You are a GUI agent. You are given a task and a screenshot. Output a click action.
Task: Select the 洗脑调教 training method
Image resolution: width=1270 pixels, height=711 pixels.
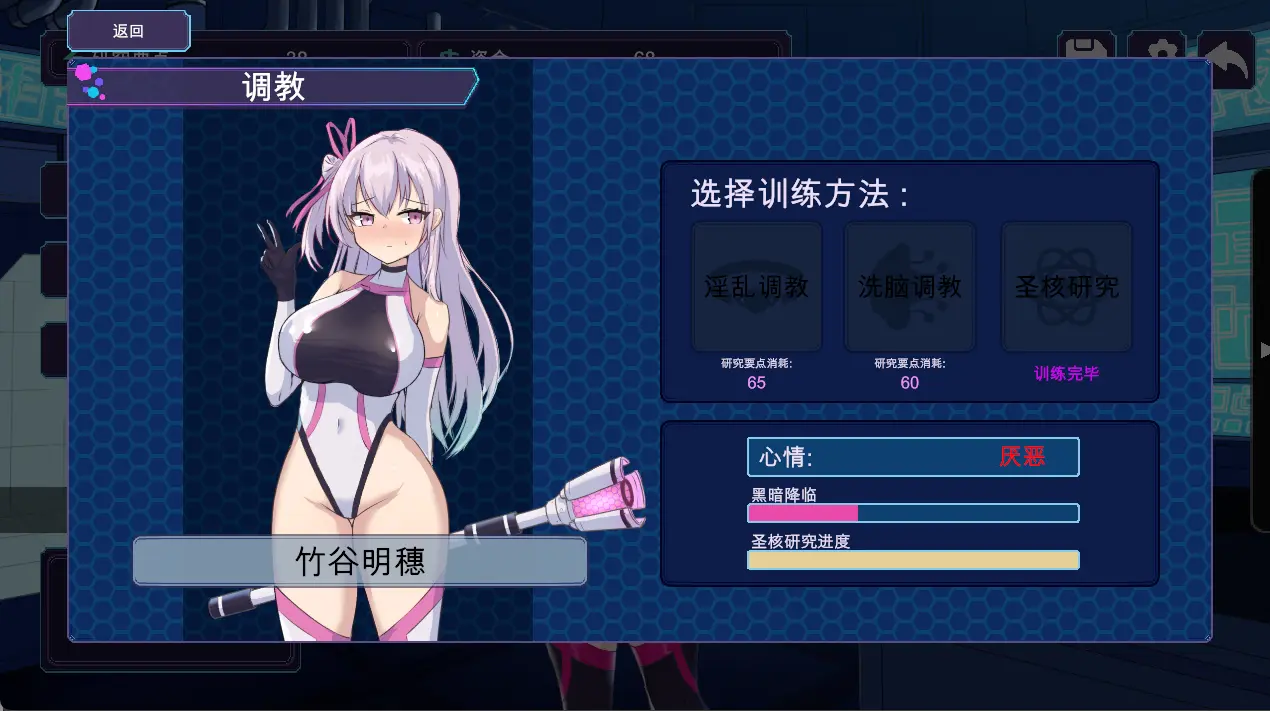click(909, 287)
